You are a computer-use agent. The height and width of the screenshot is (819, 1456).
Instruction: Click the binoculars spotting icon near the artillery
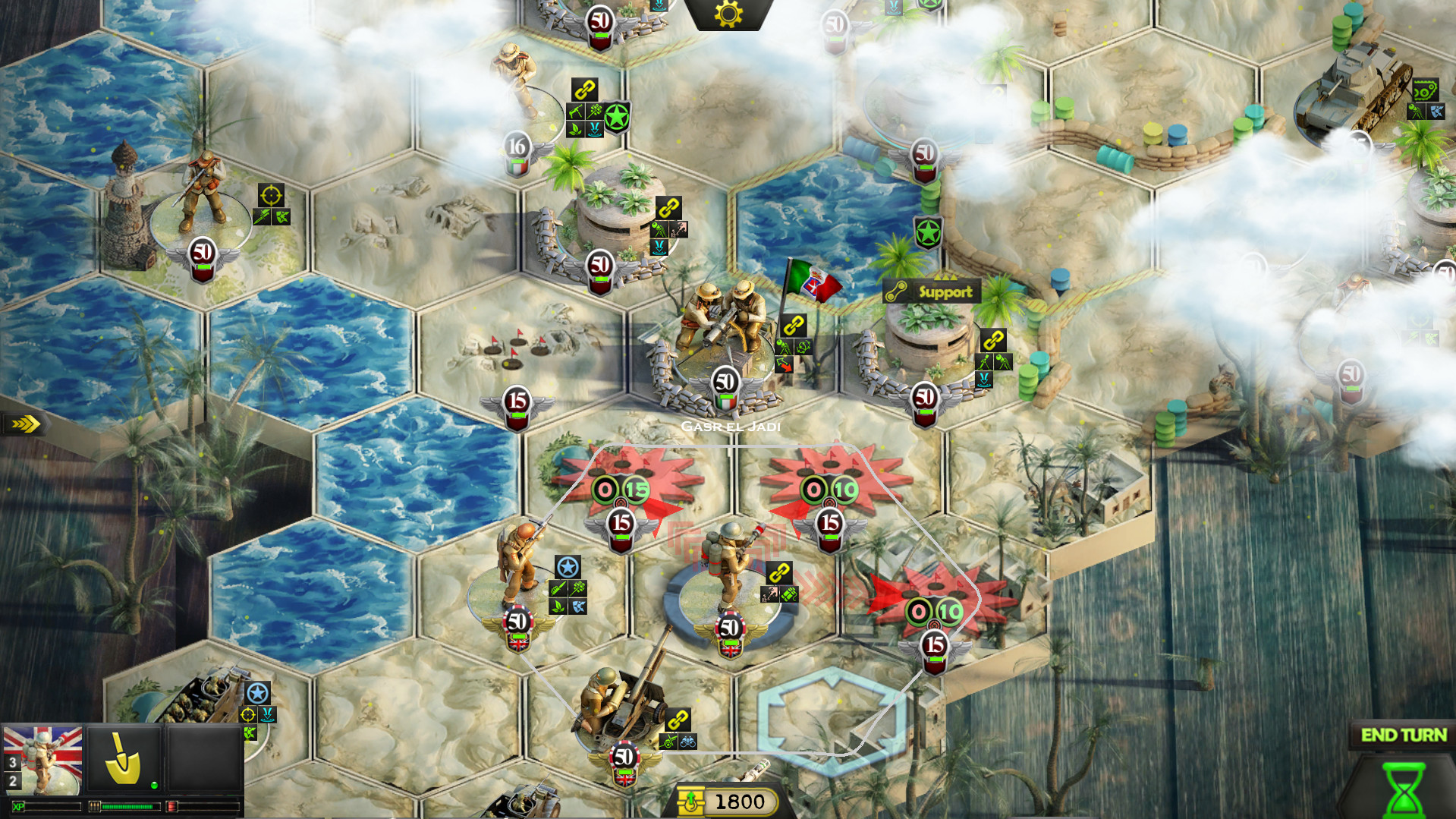point(688,742)
